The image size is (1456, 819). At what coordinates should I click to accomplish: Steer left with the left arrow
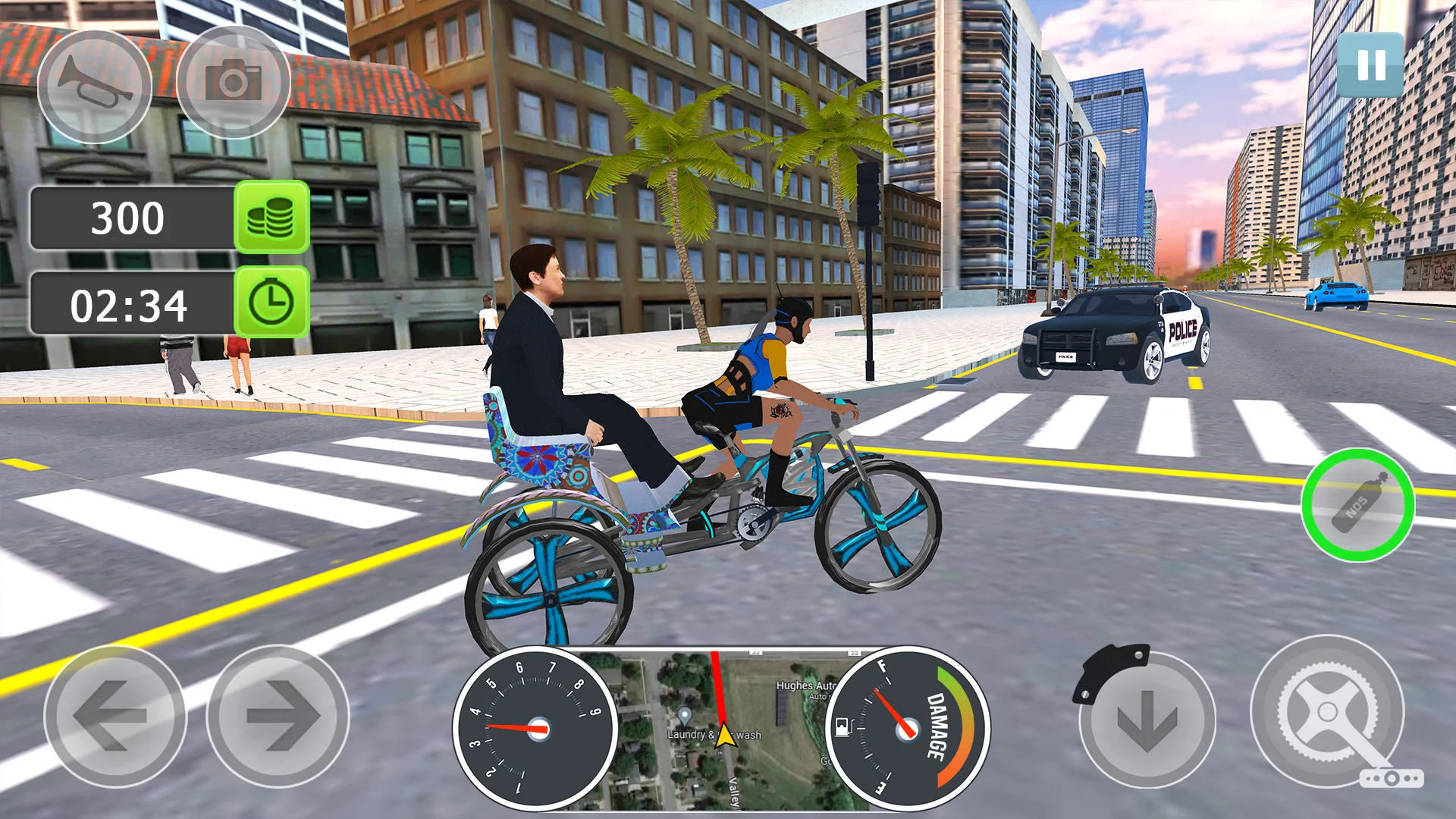(x=115, y=715)
